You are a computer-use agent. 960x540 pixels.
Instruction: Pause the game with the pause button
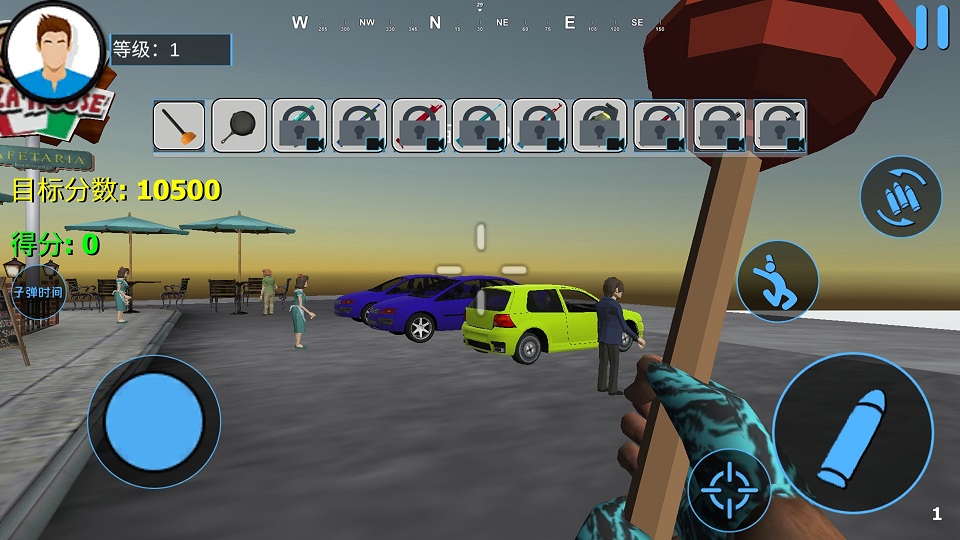coord(931,27)
